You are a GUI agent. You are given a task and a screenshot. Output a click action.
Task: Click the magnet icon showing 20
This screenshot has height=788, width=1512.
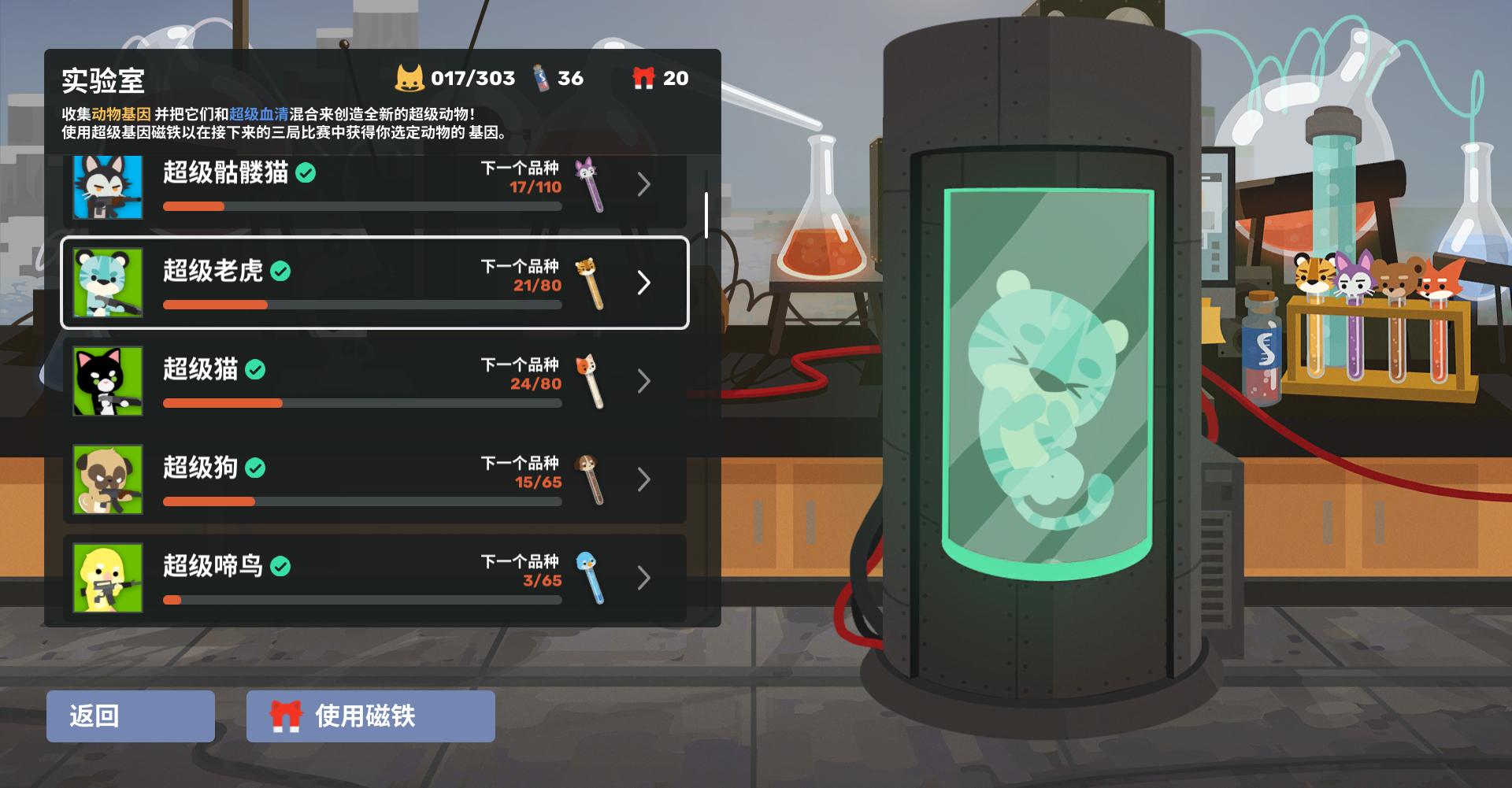pyautogui.click(x=644, y=78)
